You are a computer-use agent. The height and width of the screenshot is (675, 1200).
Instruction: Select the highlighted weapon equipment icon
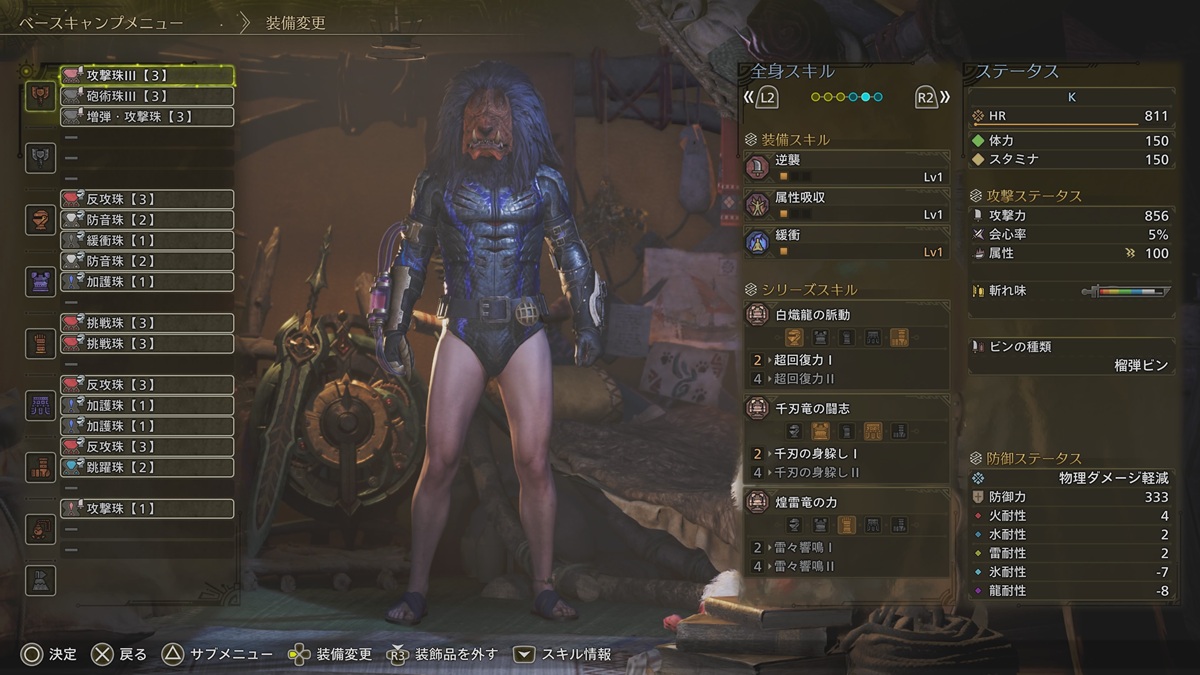point(41,96)
